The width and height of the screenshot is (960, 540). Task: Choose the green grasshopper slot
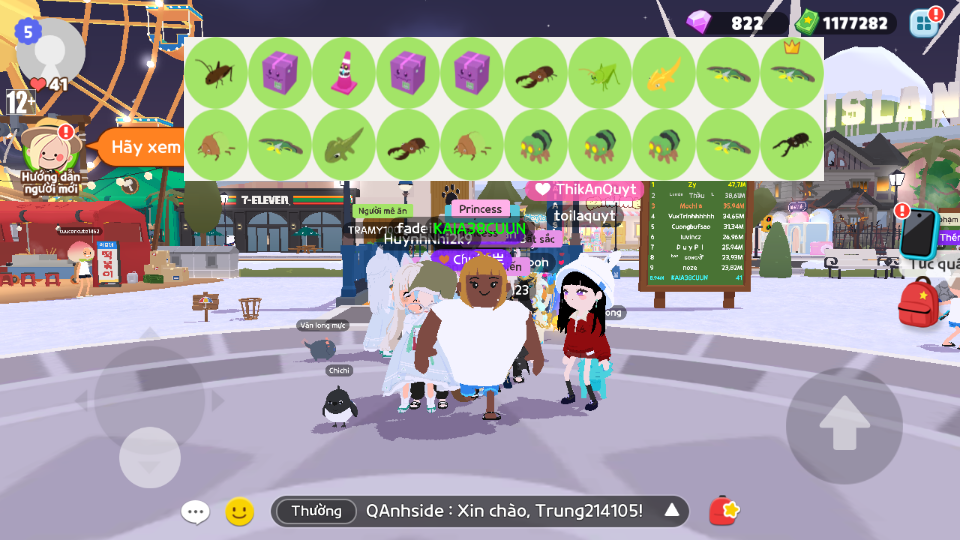pyautogui.click(x=599, y=73)
